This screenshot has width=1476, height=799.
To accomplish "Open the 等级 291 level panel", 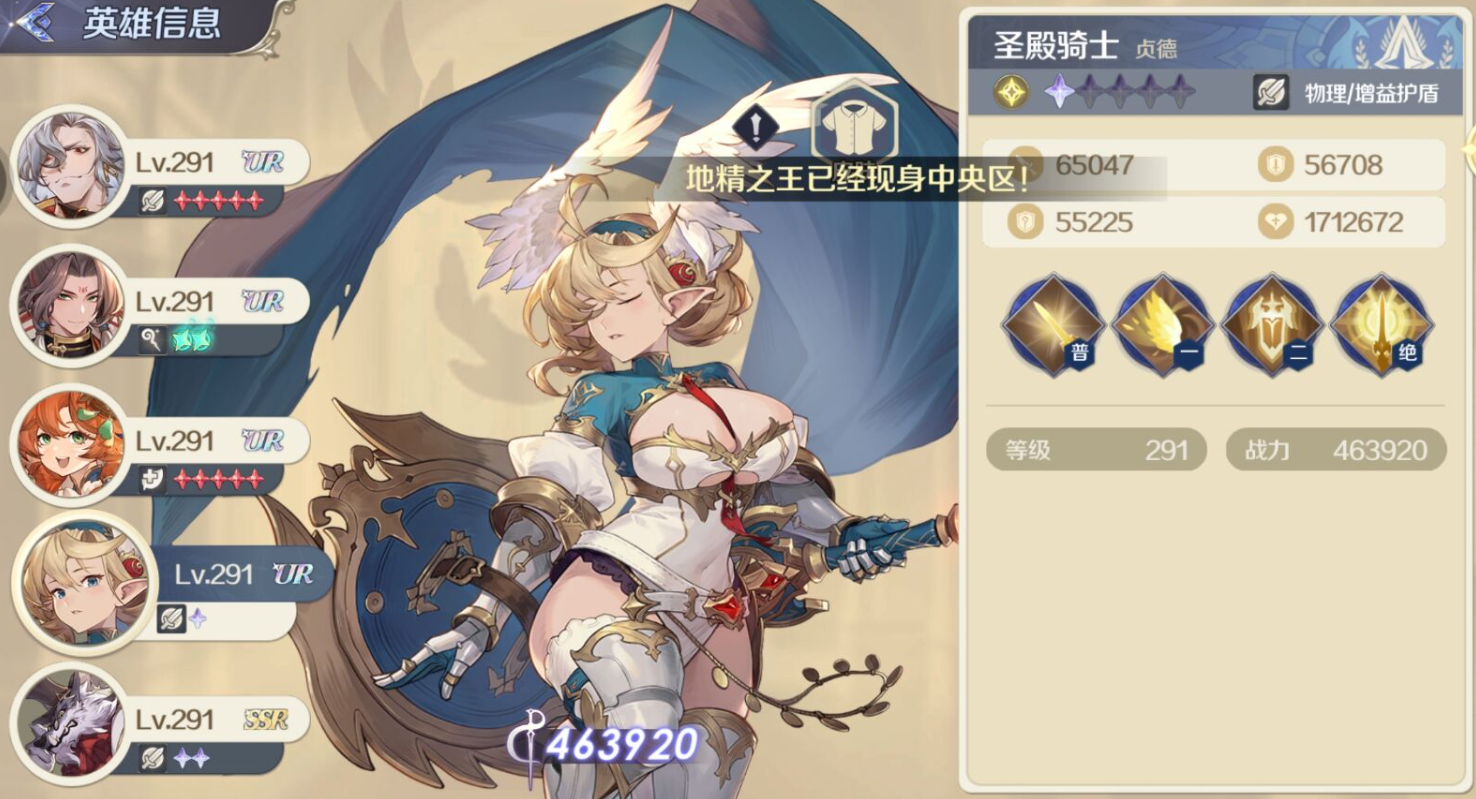I will [1096, 450].
